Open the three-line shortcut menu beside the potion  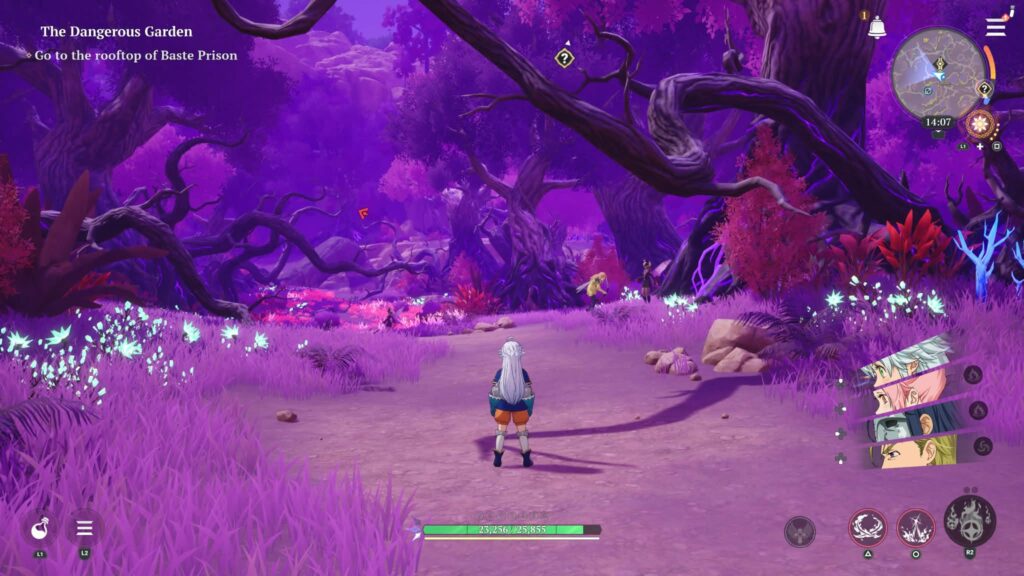coord(85,527)
